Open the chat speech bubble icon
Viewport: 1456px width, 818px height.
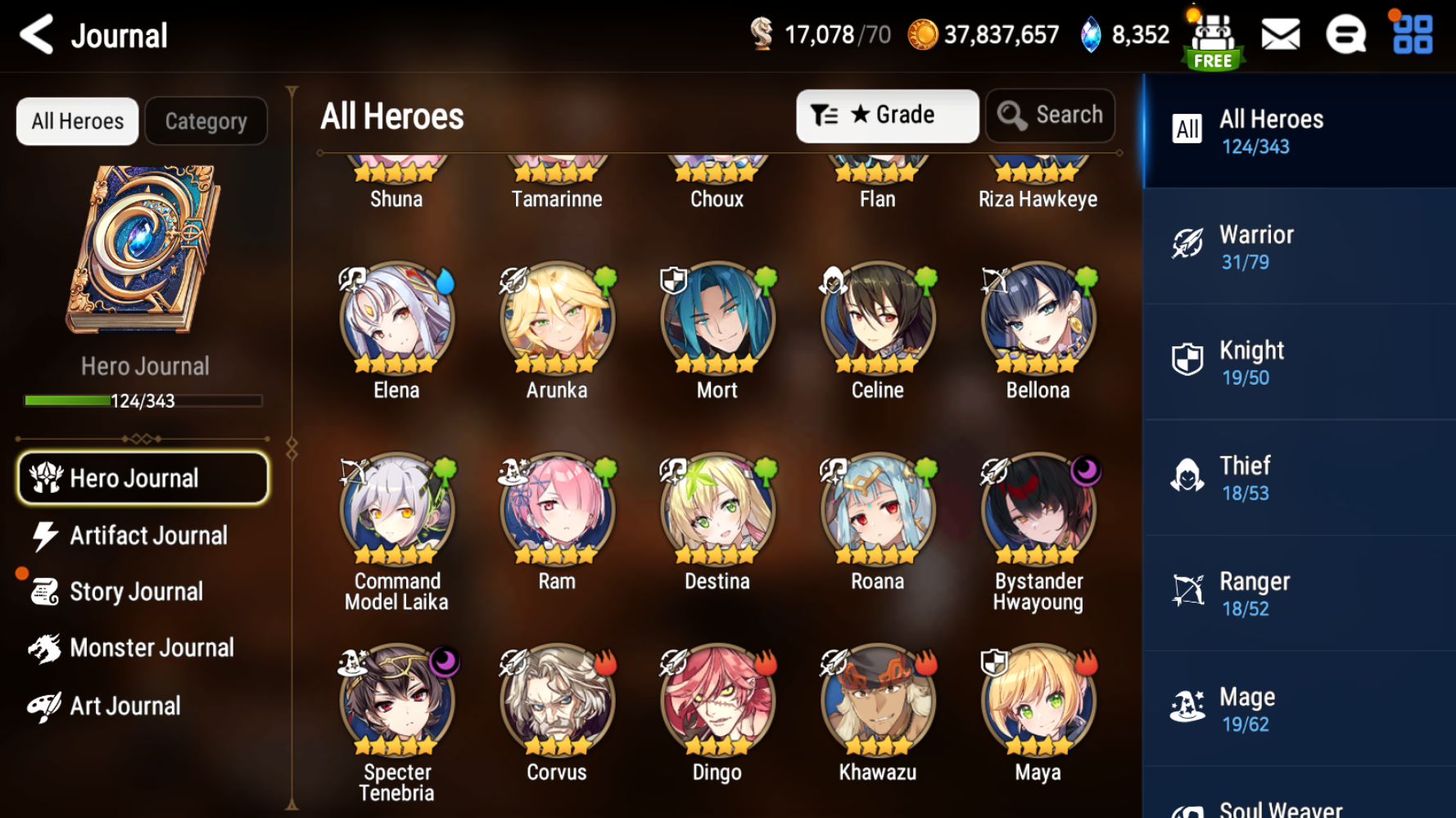click(x=1345, y=35)
